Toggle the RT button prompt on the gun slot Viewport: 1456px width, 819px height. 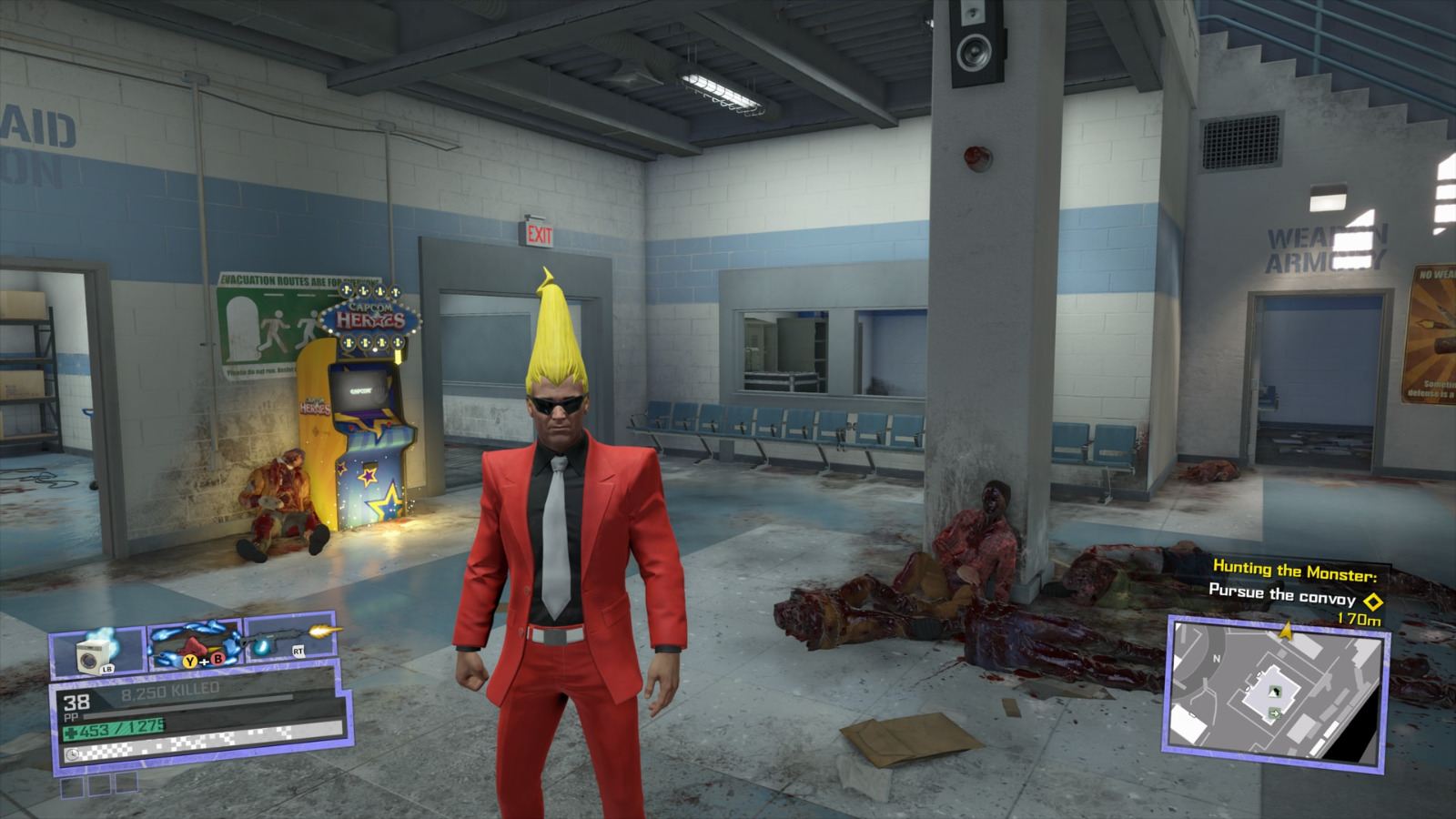pos(298,650)
